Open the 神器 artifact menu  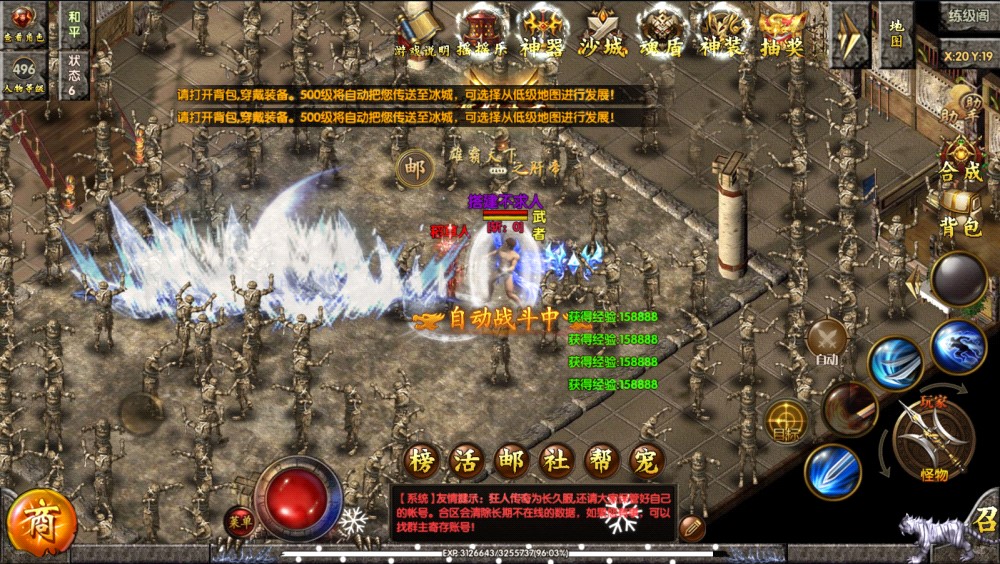pos(543,28)
